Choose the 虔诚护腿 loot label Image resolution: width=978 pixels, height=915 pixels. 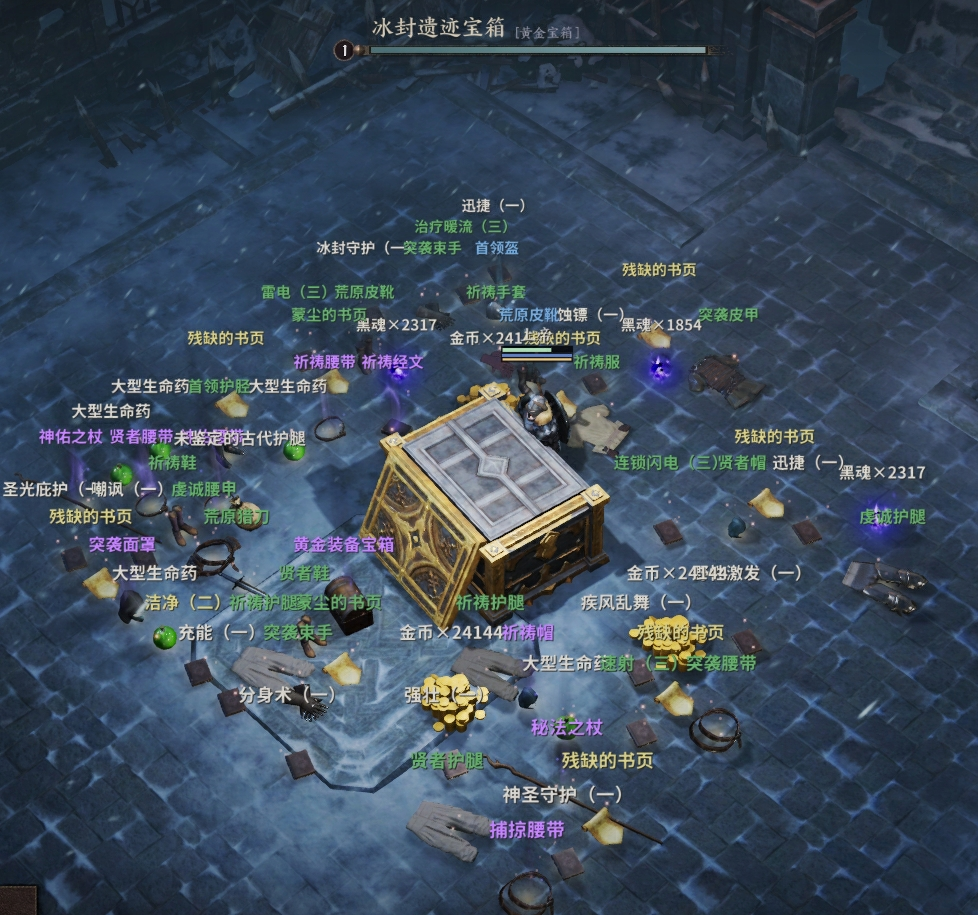(x=892, y=517)
